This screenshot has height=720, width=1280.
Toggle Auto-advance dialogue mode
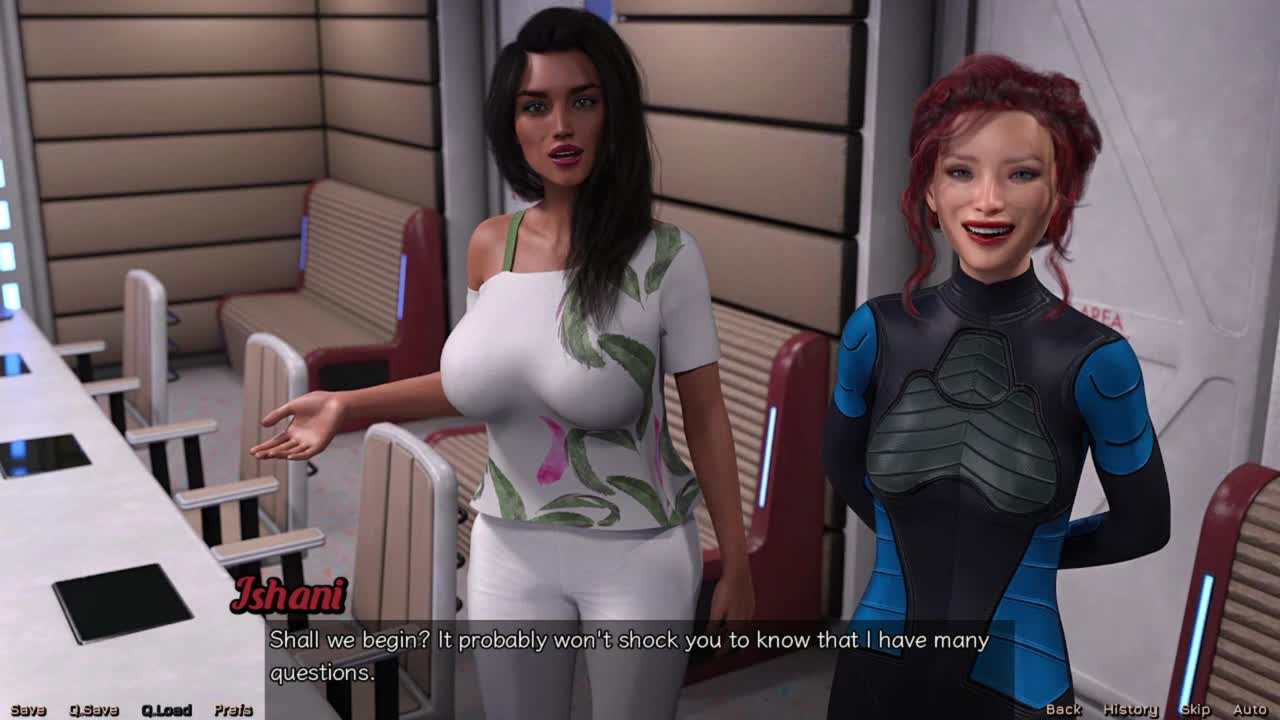tap(1250, 709)
